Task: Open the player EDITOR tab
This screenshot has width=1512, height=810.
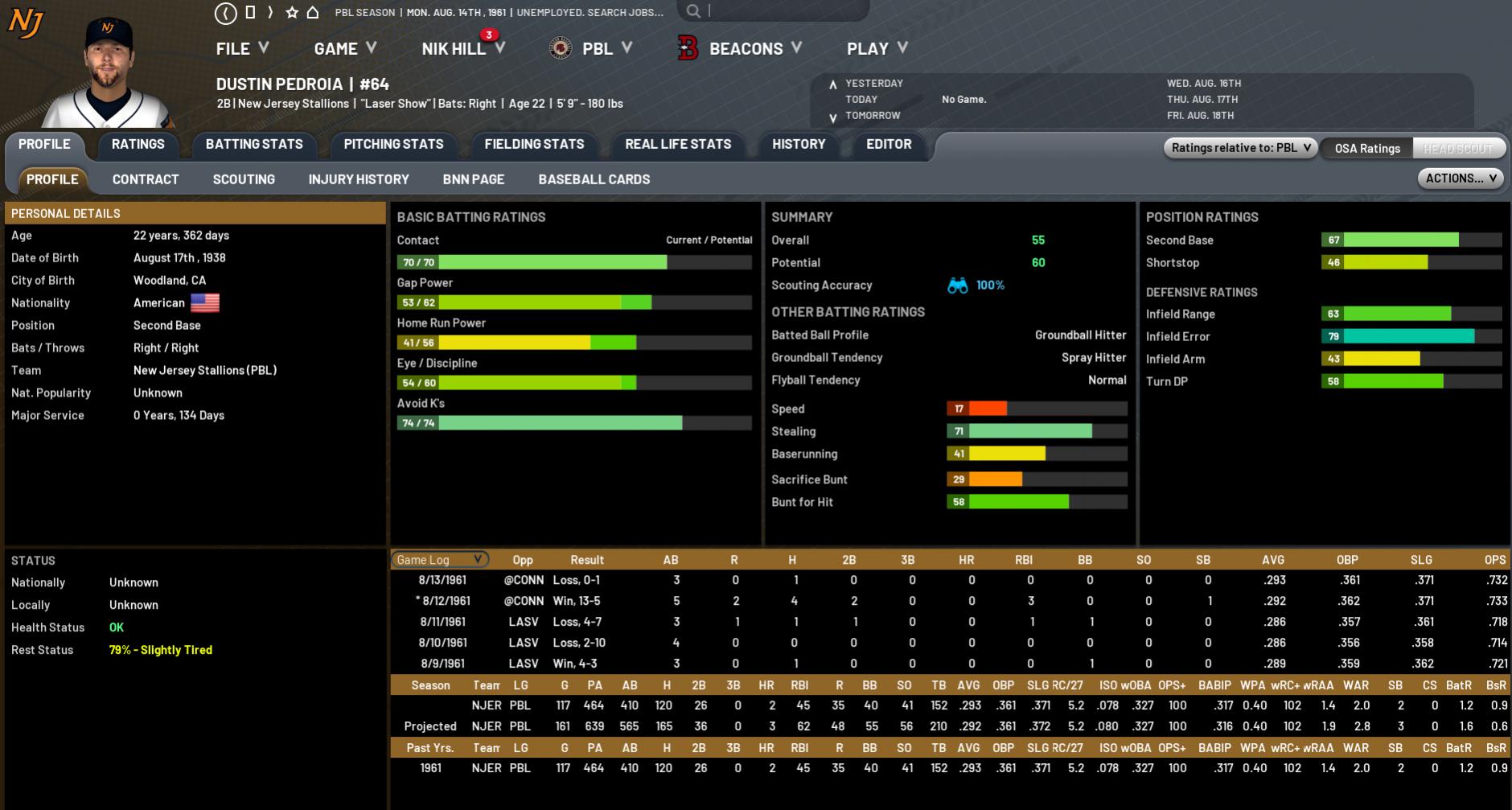Action: click(x=889, y=144)
